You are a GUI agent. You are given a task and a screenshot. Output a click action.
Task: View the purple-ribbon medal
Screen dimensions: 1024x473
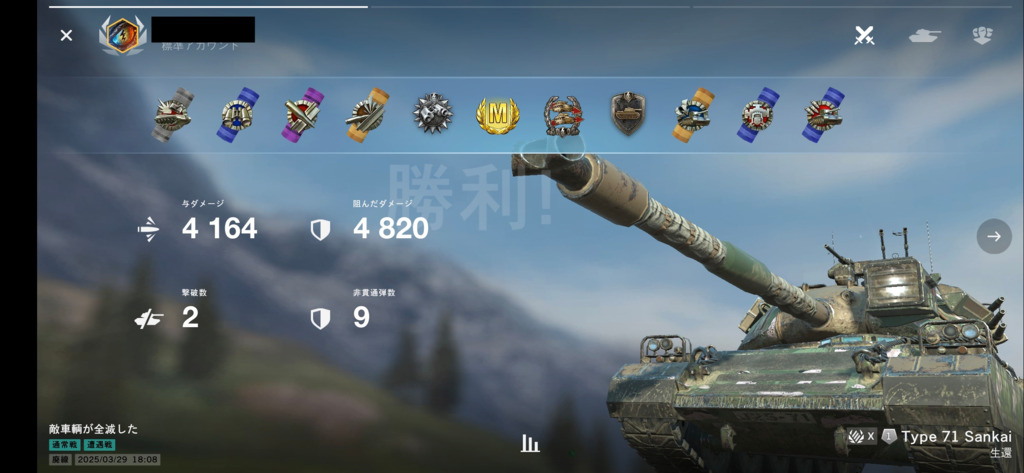click(302, 115)
